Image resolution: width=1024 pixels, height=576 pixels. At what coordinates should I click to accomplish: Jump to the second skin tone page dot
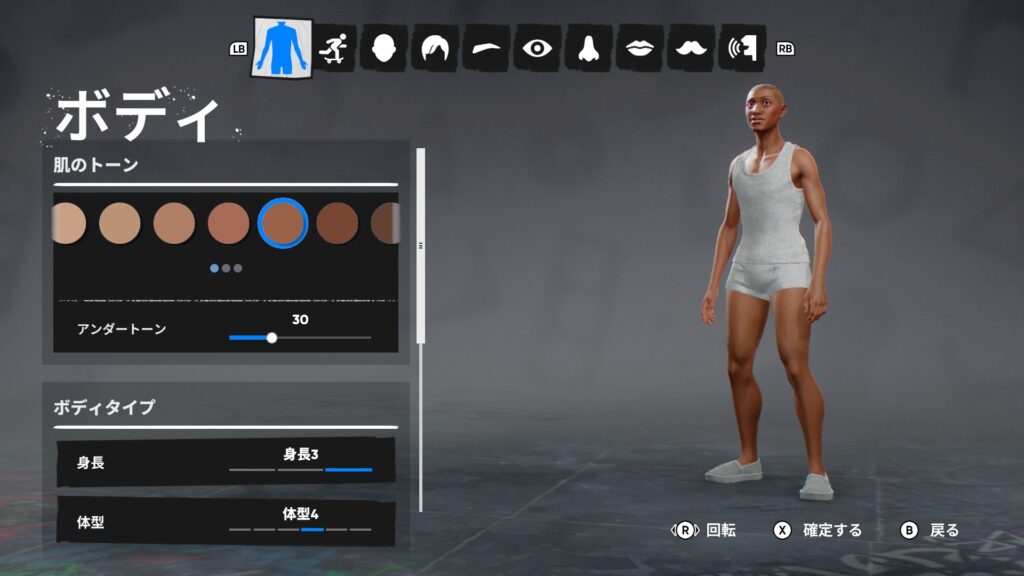[x=226, y=268]
